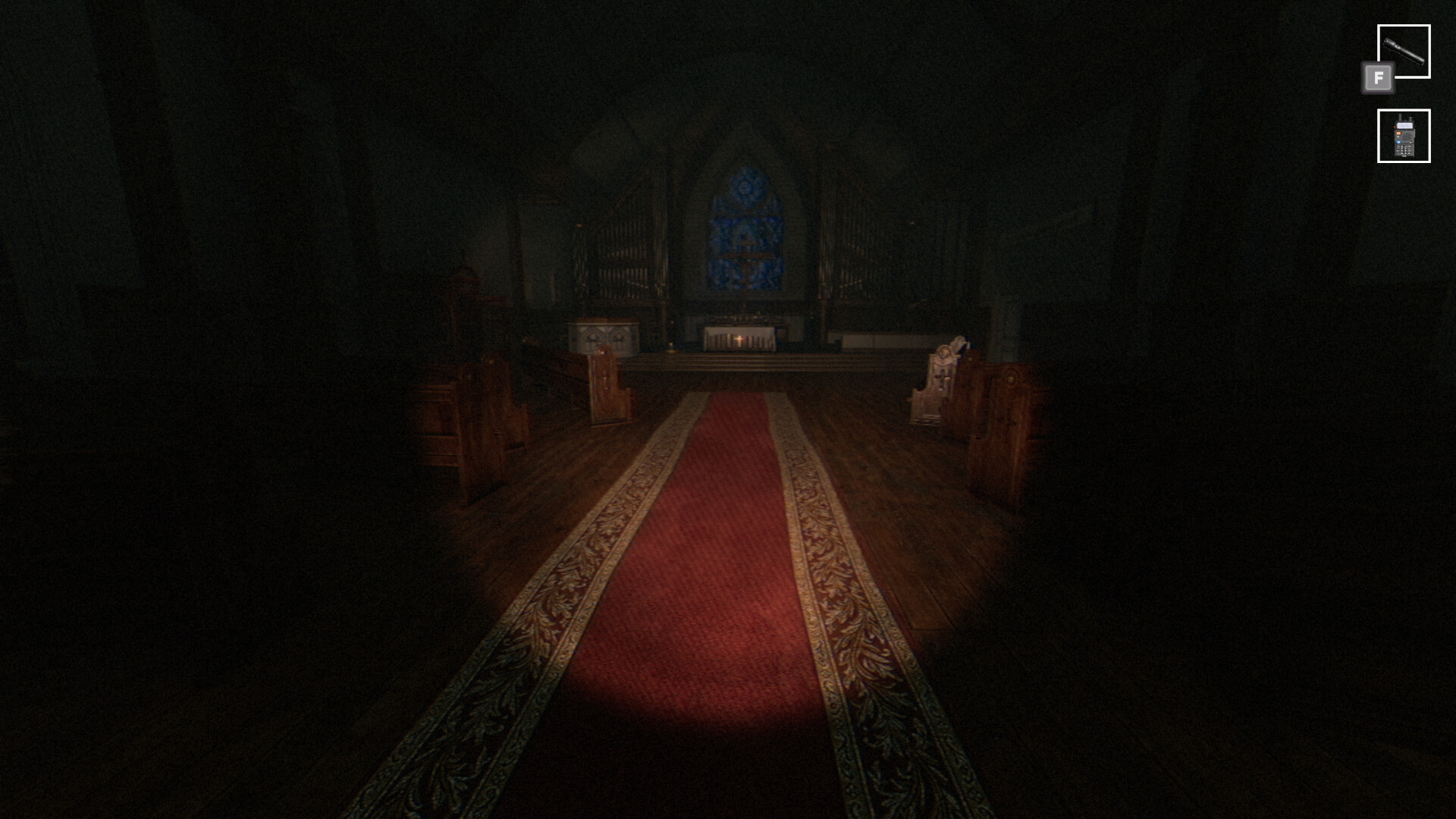The image size is (1456, 819).
Task: Click the radio display screen in its icon
Action: point(1404,125)
